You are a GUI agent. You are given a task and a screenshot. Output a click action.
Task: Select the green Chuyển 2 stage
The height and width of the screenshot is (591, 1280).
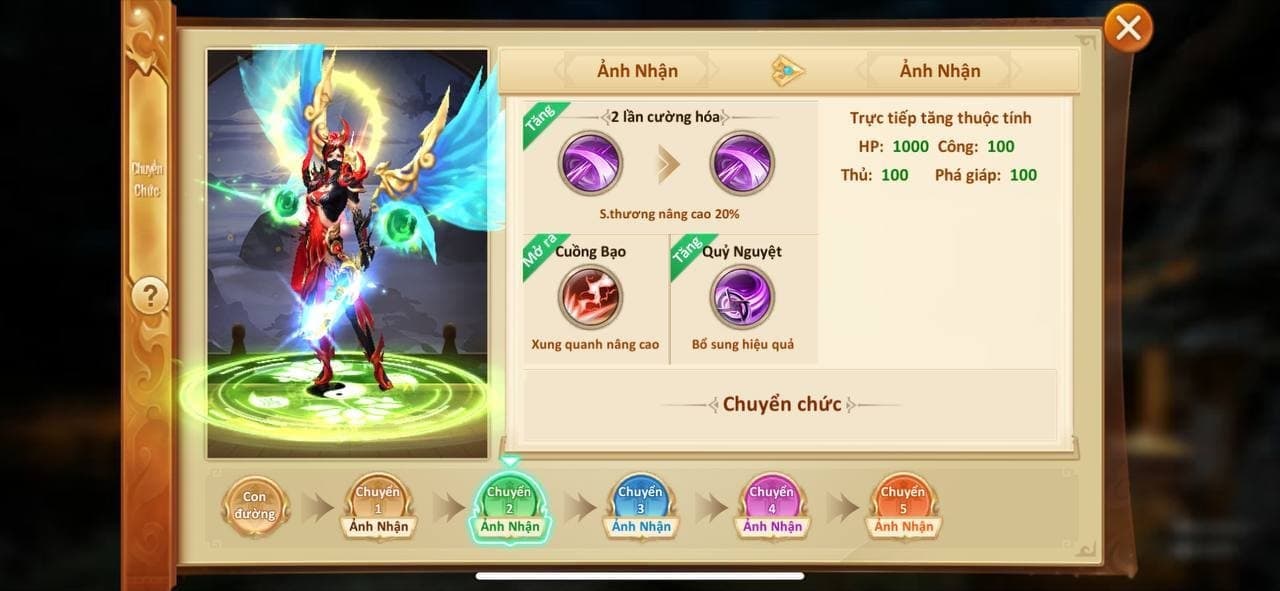pyautogui.click(x=509, y=506)
